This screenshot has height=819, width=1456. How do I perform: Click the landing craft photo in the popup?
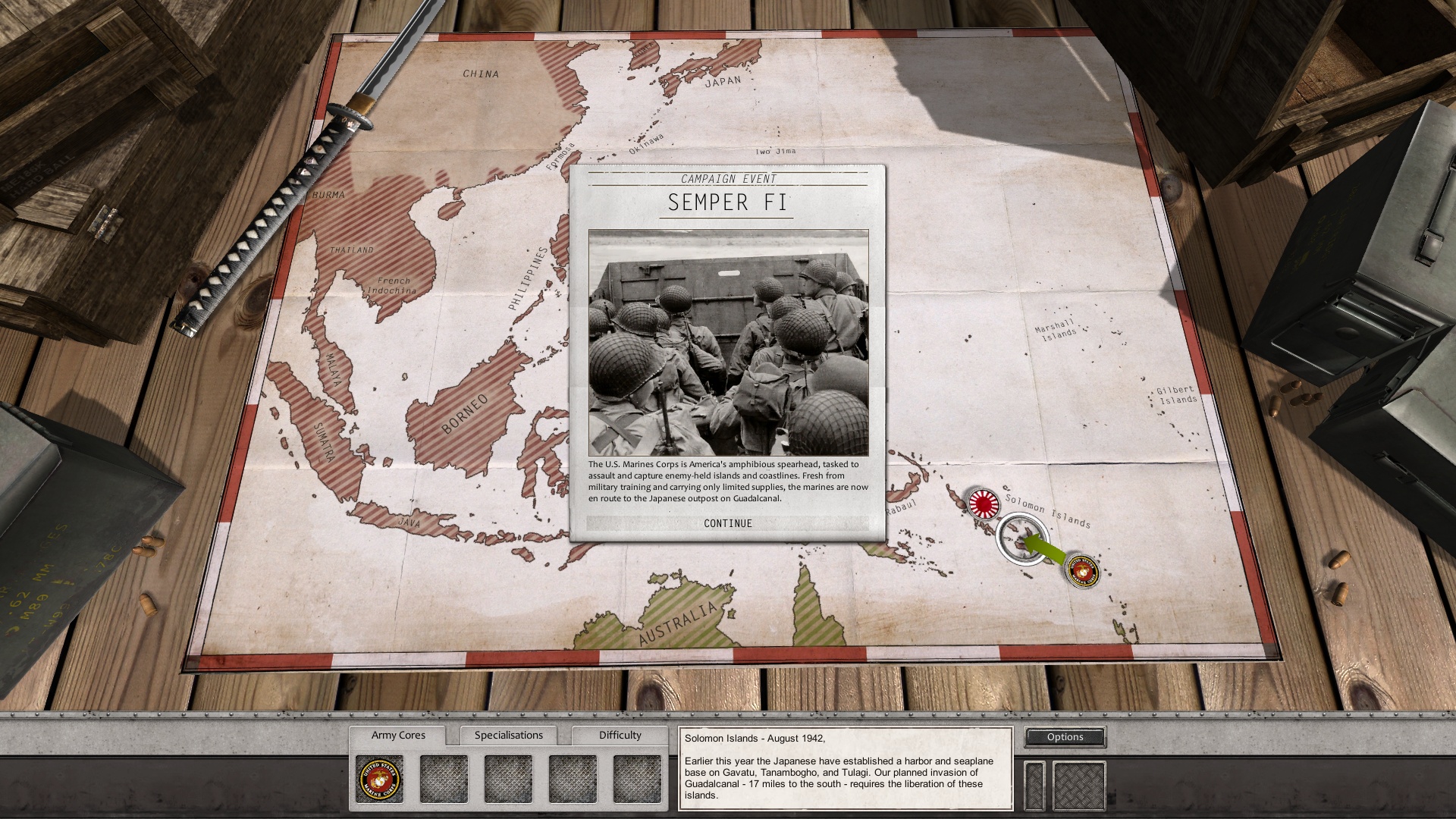tap(729, 341)
